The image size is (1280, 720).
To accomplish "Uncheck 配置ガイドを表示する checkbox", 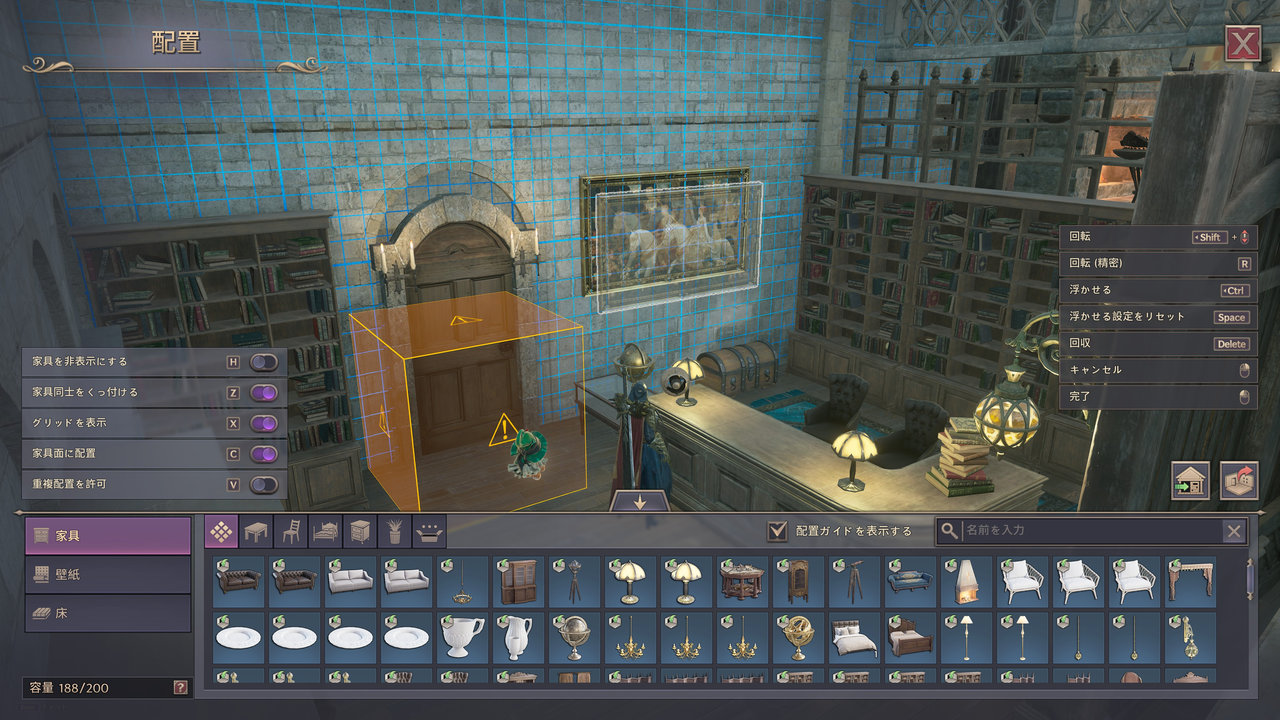I will [777, 531].
